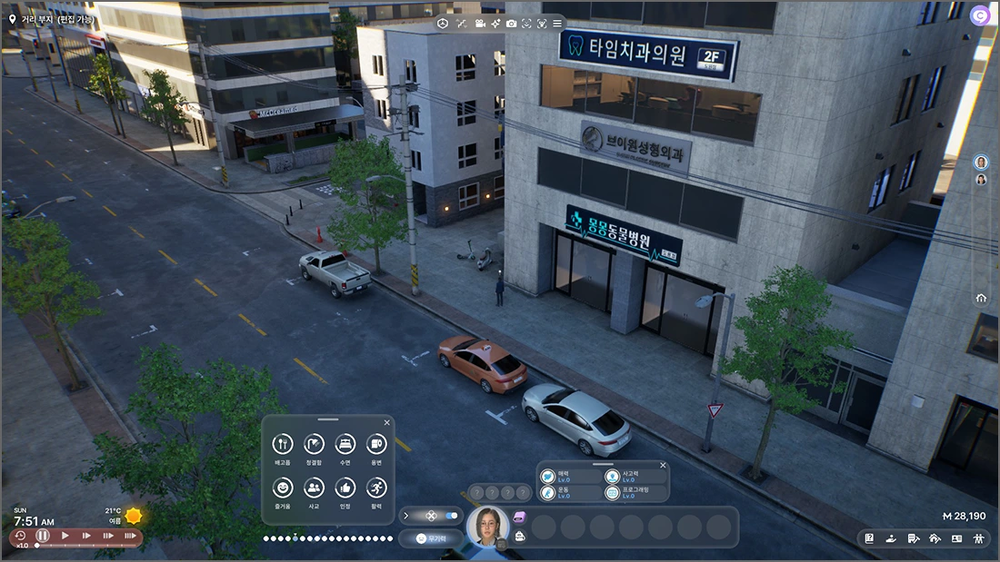This screenshot has width=1000, height=562.
Task: Pause the game time
Action: tap(43, 536)
